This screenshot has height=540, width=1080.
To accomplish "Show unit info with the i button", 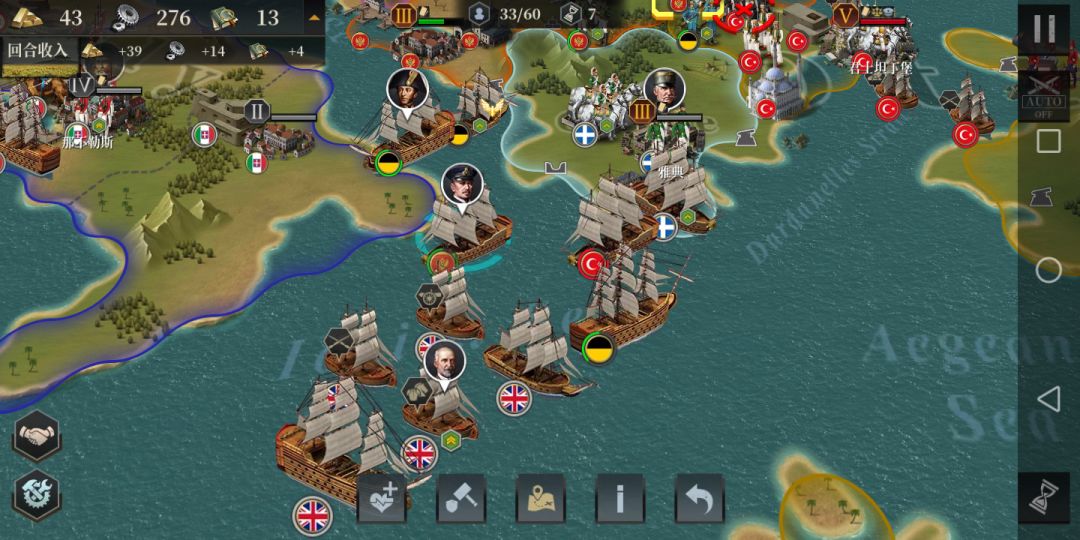I will (x=620, y=498).
